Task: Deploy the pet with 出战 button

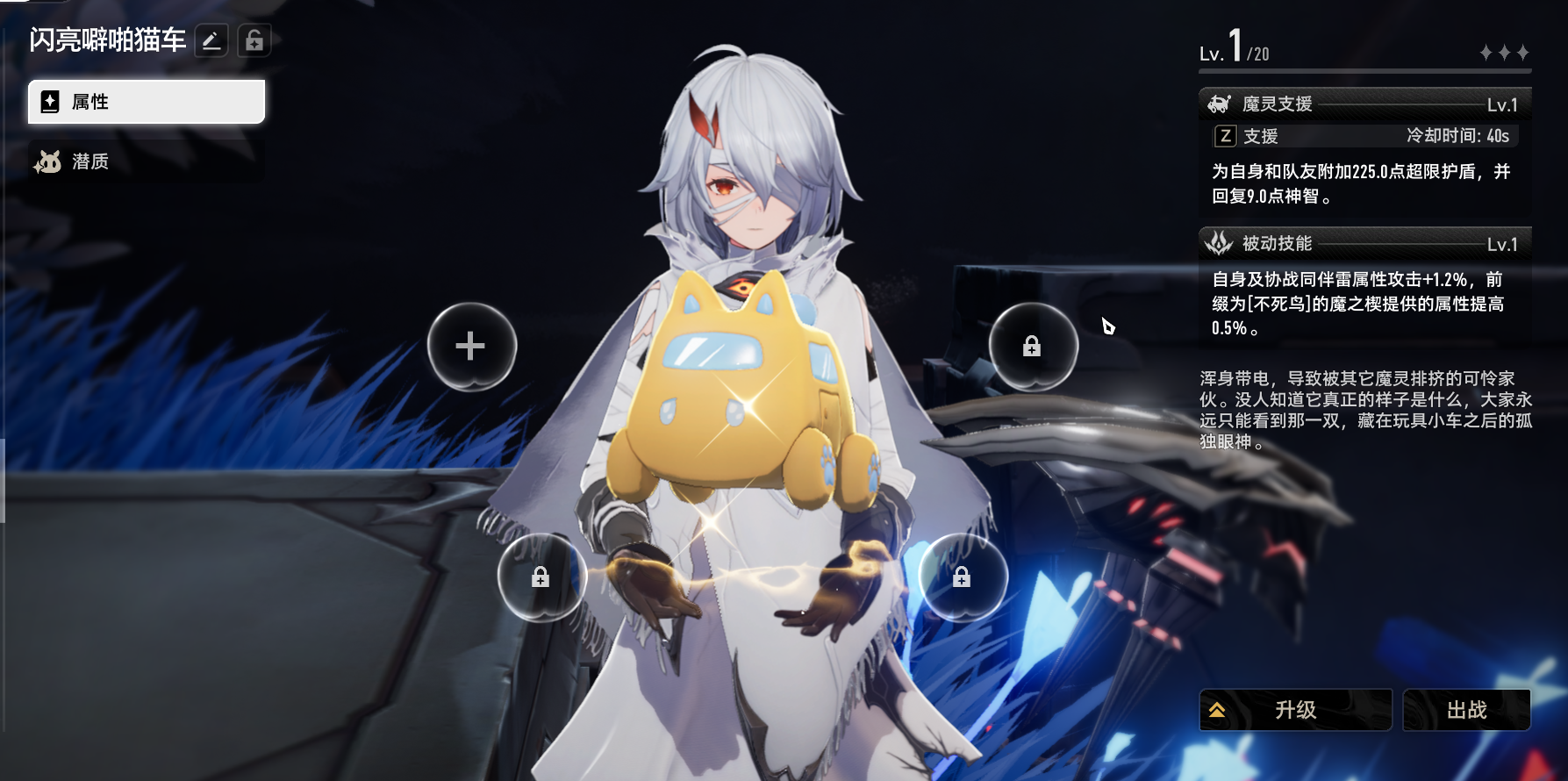Action: 1466,709
